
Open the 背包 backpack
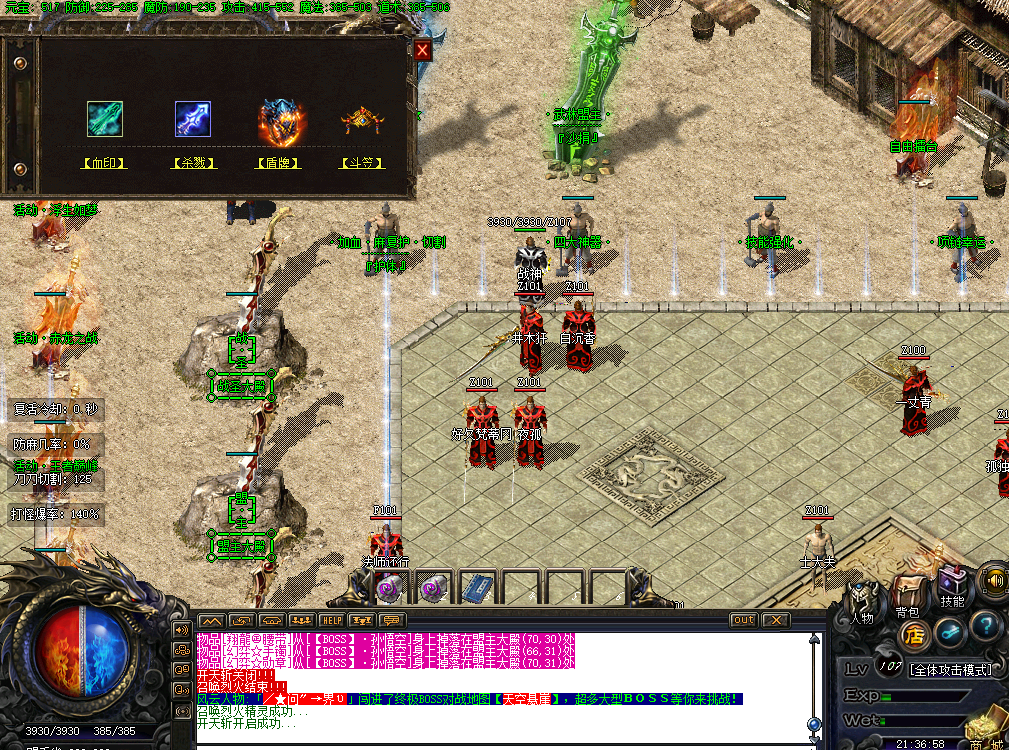[x=908, y=595]
